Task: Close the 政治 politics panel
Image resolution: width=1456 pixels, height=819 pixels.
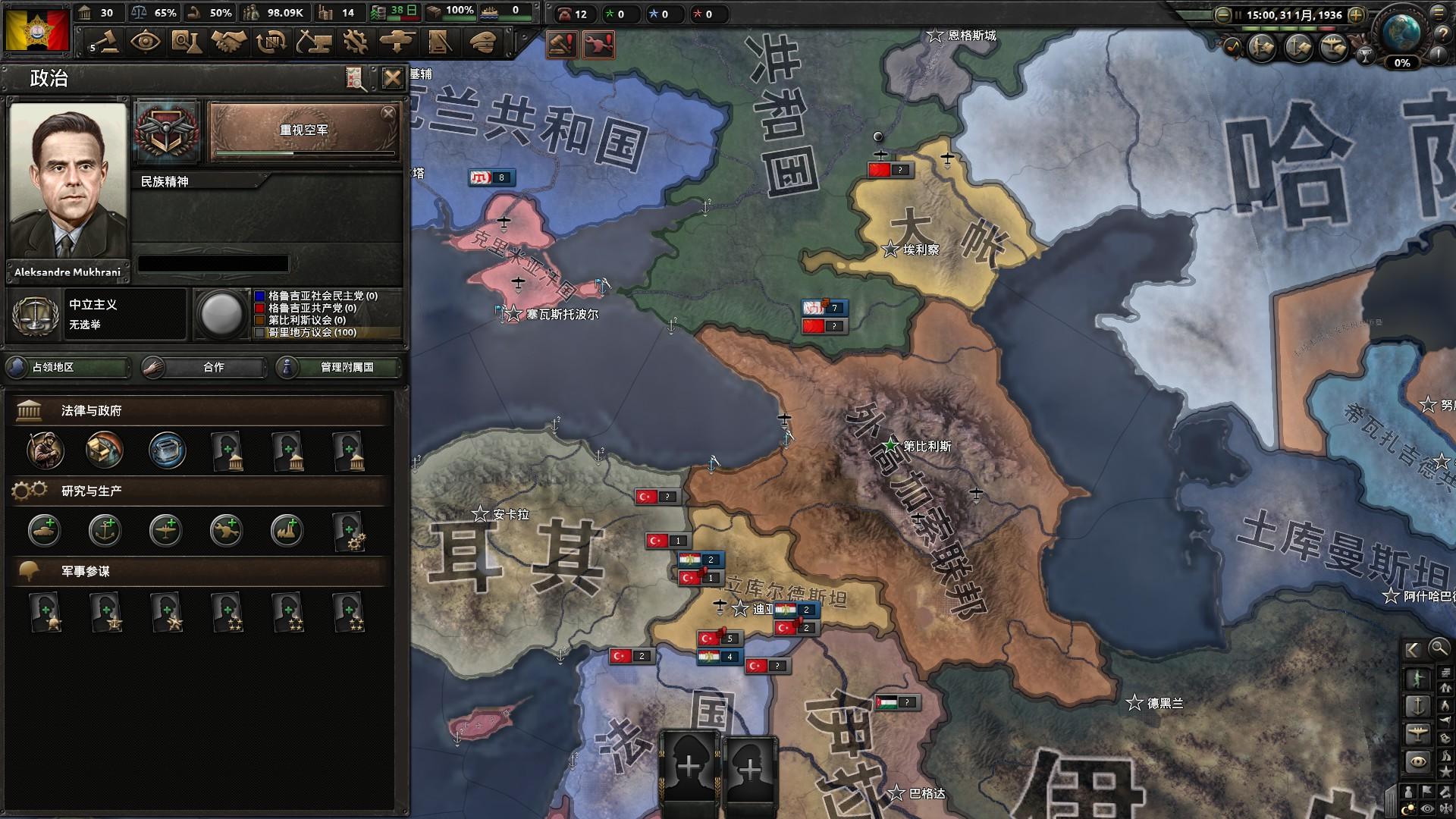Action: (392, 78)
